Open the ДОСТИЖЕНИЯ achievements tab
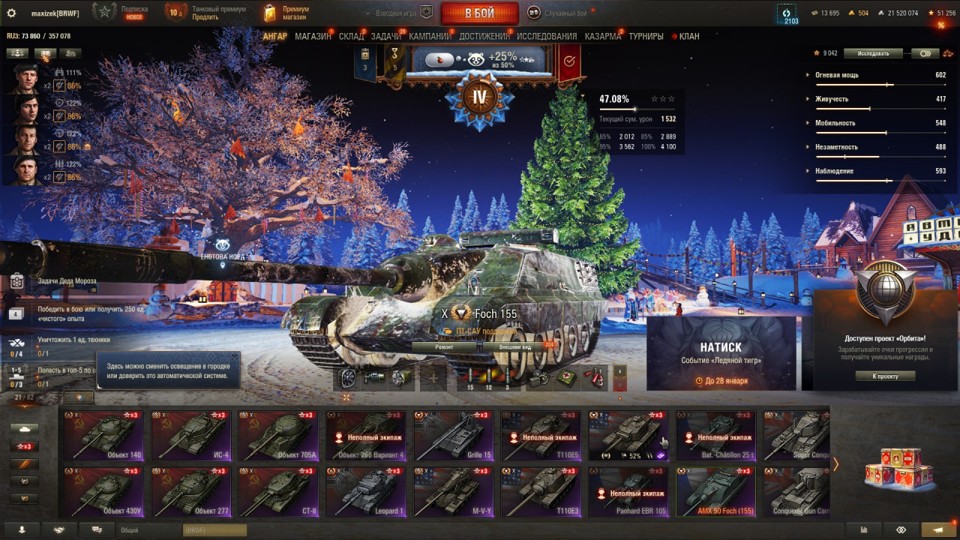Screen dimensions: 960x540 484,37
